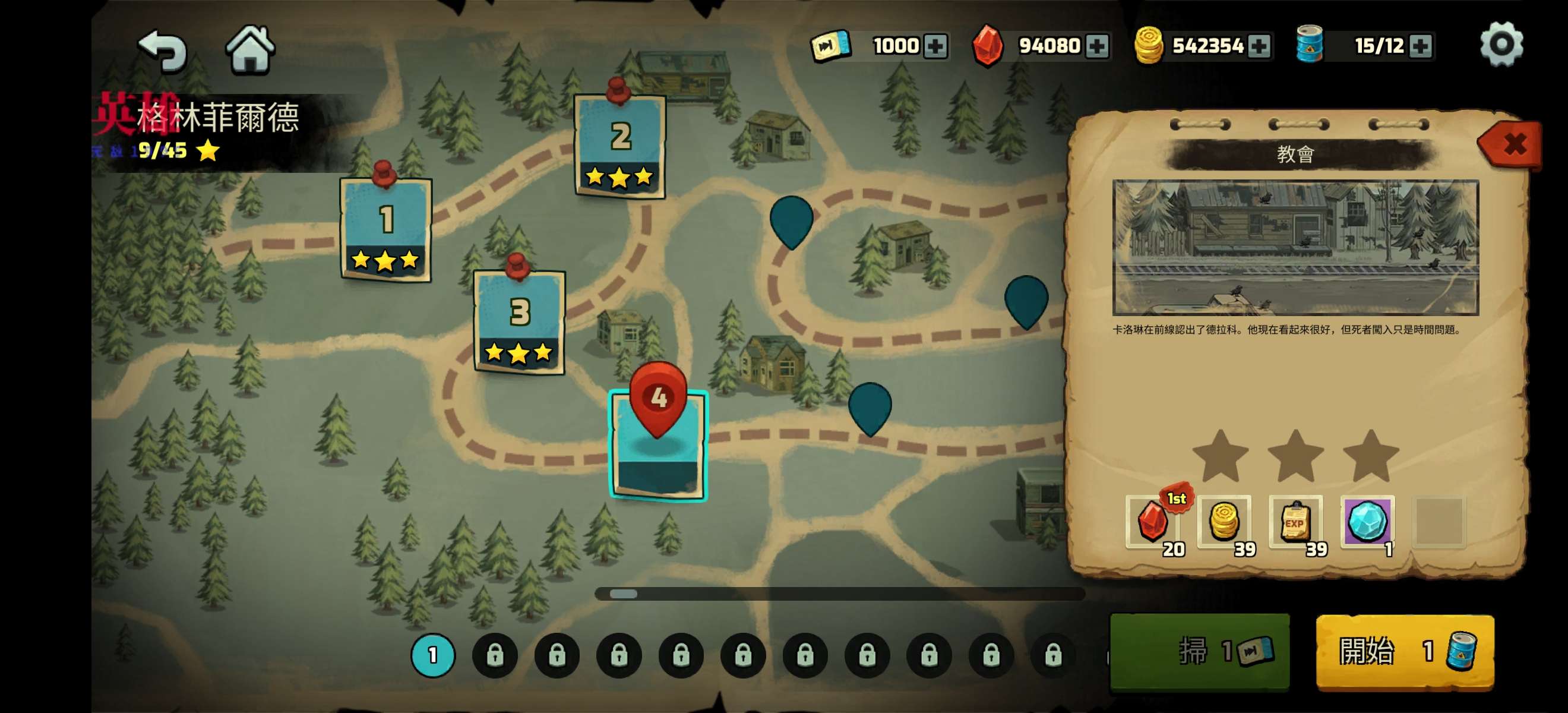This screenshot has height=713, width=1568.
Task: Select the highlighted level 4 node
Action: [x=658, y=444]
